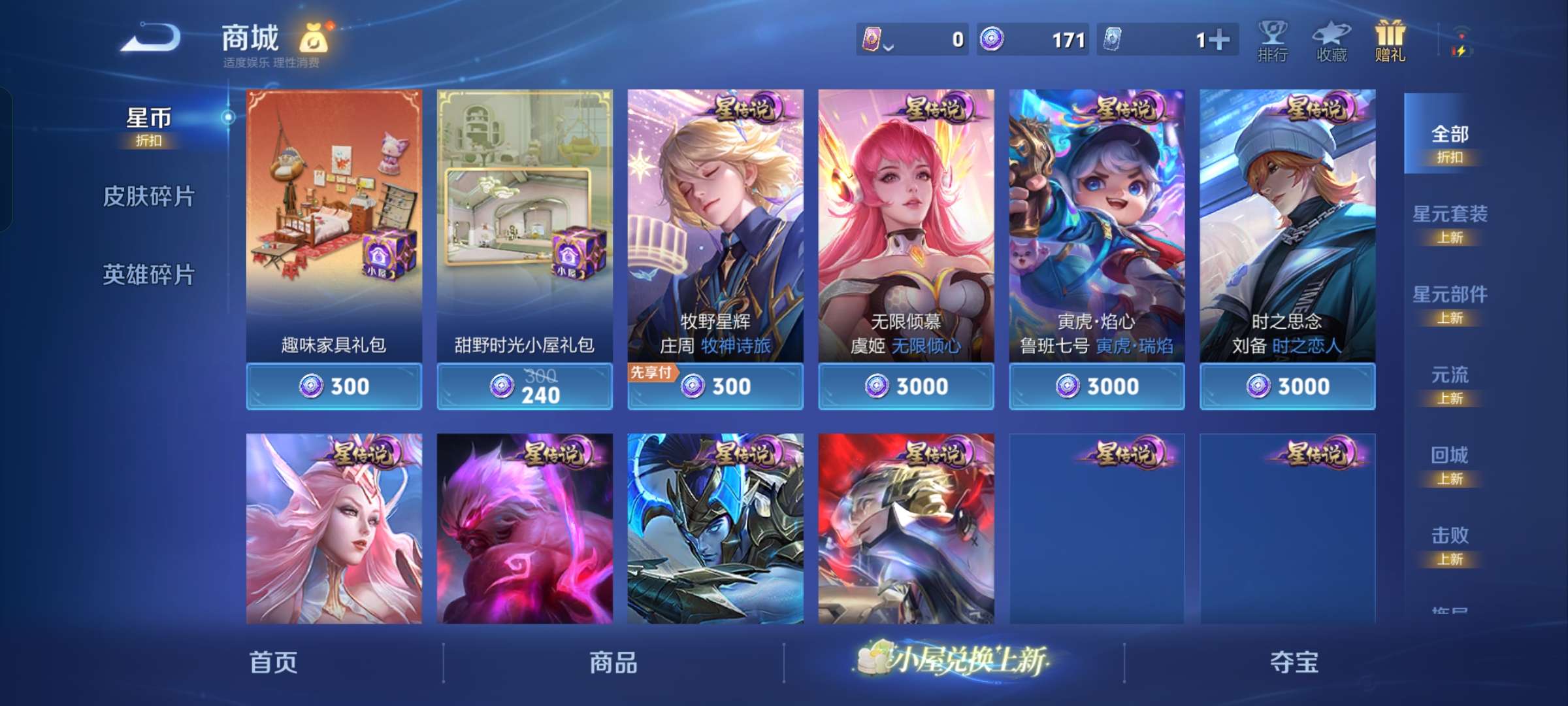The image size is (1568, 706).
Task: Click the plus icon to top up tokens
Action: pos(1219,40)
